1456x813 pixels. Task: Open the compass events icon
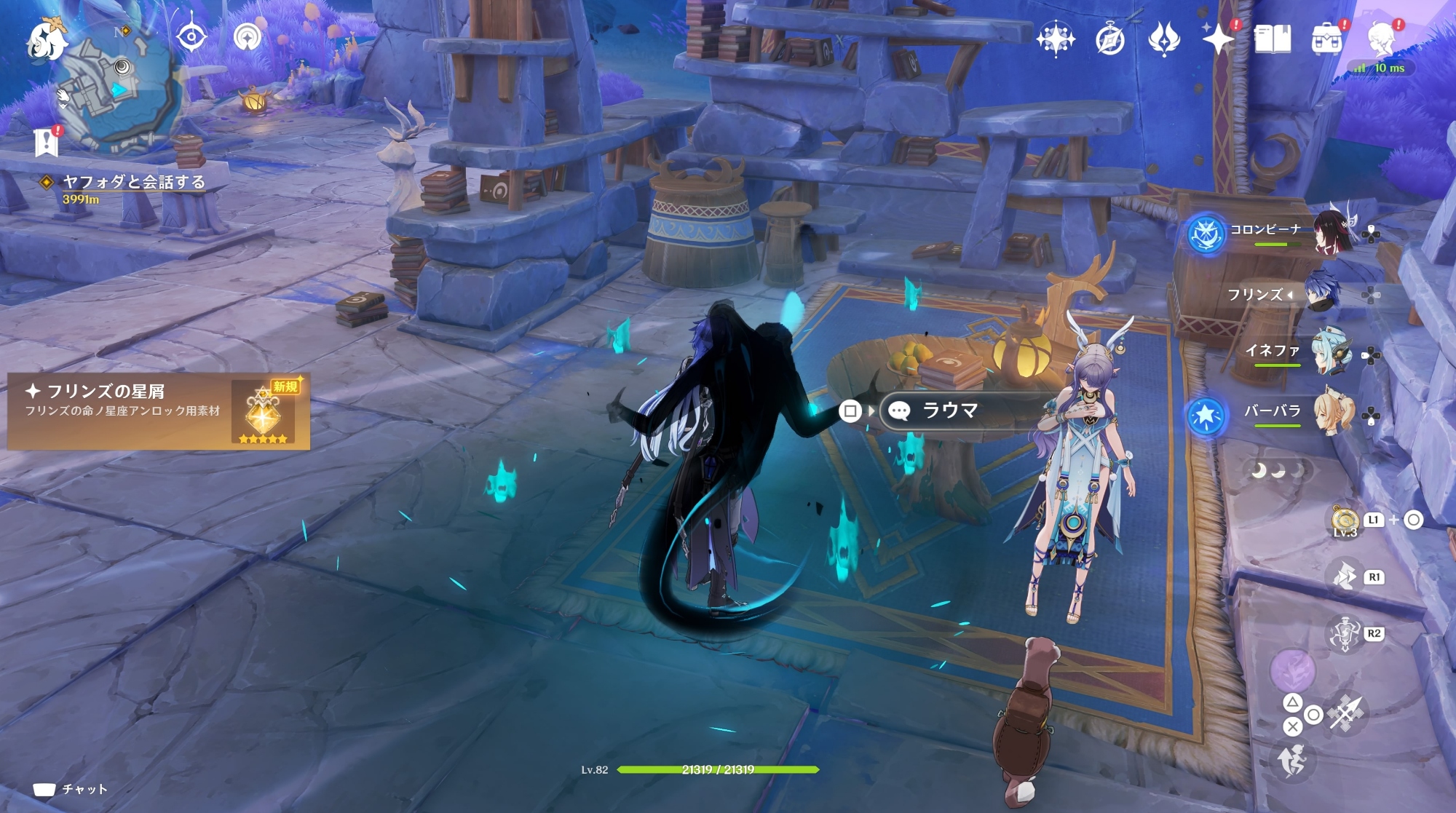point(1109,39)
